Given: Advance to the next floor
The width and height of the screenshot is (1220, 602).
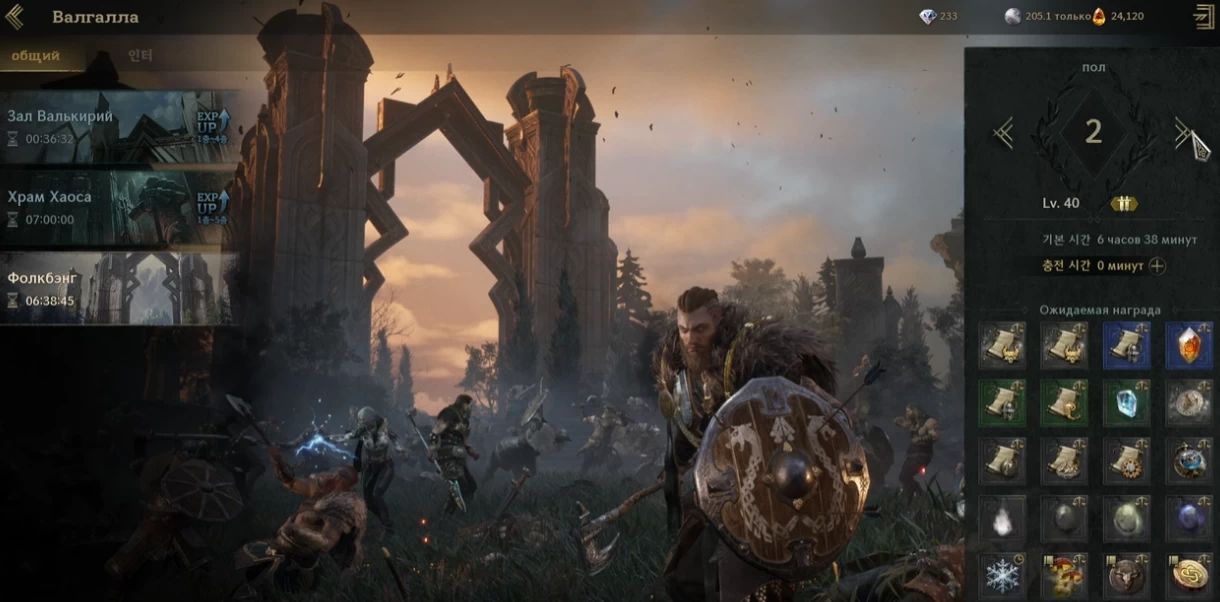Looking at the screenshot, I should click(x=1183, y=132).
